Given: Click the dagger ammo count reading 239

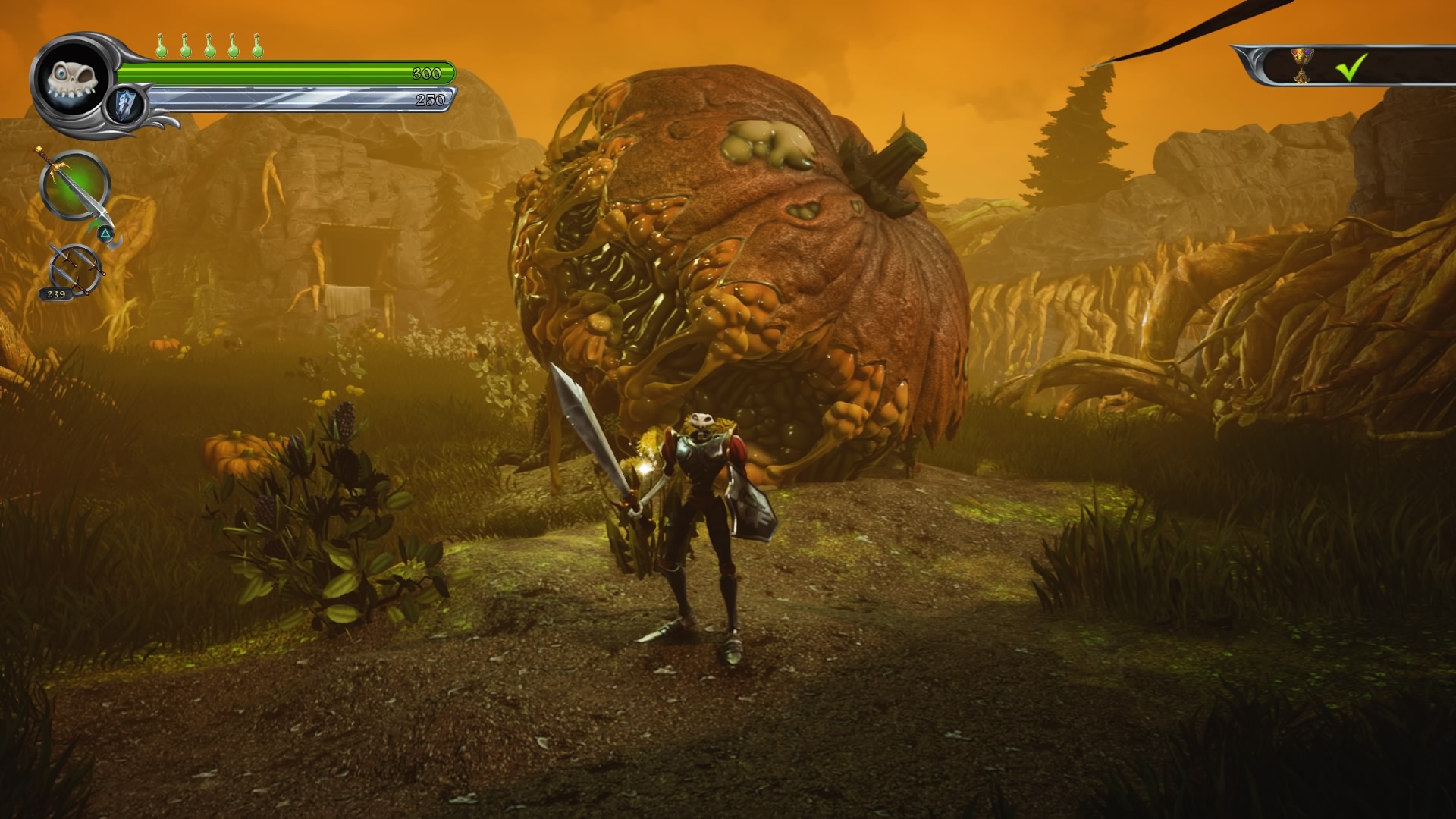Looking at the screenshot, I should point(57,294).
